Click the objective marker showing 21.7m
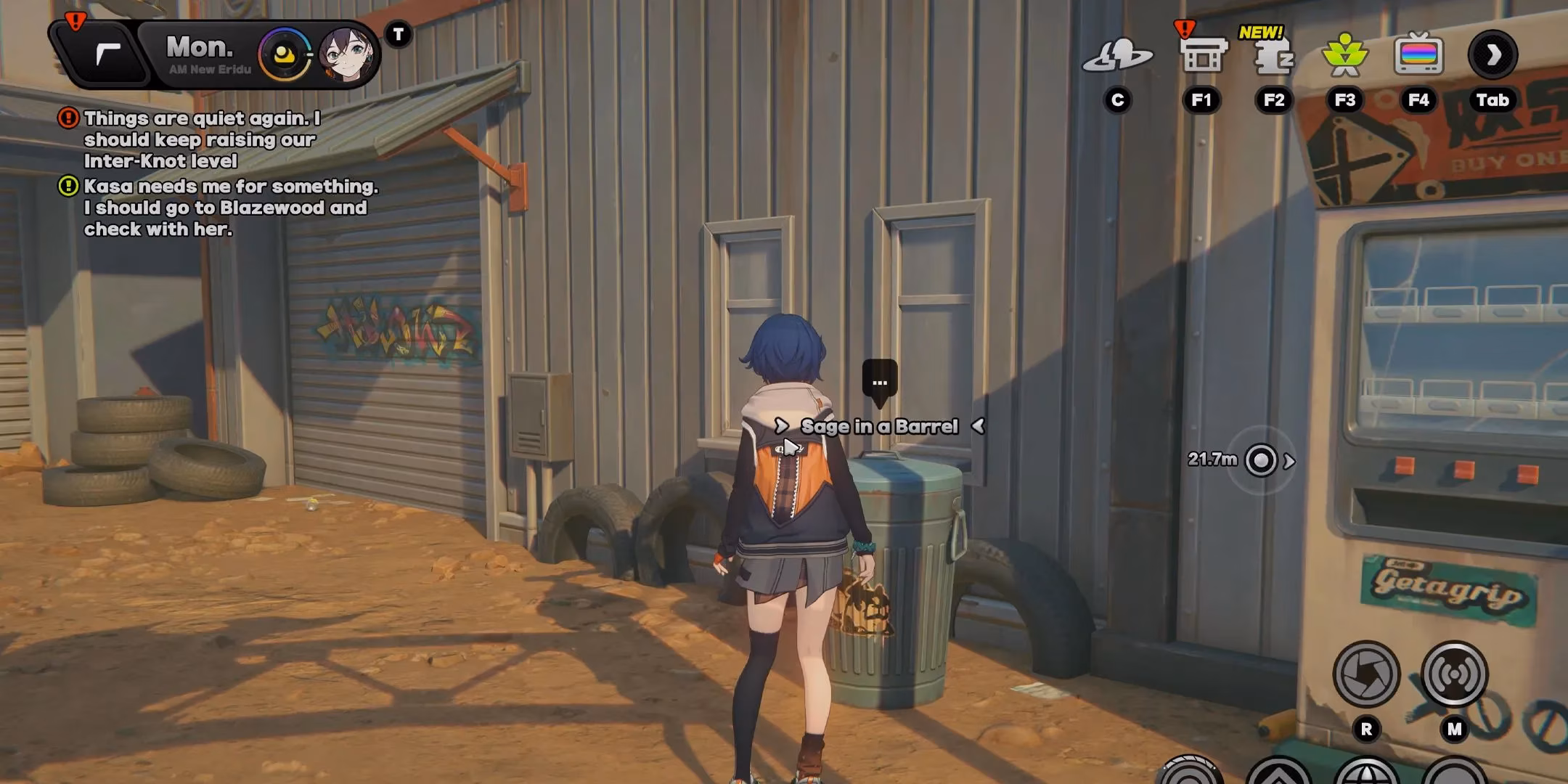This screenshot has width=1568, height=784. point(1261,460)
